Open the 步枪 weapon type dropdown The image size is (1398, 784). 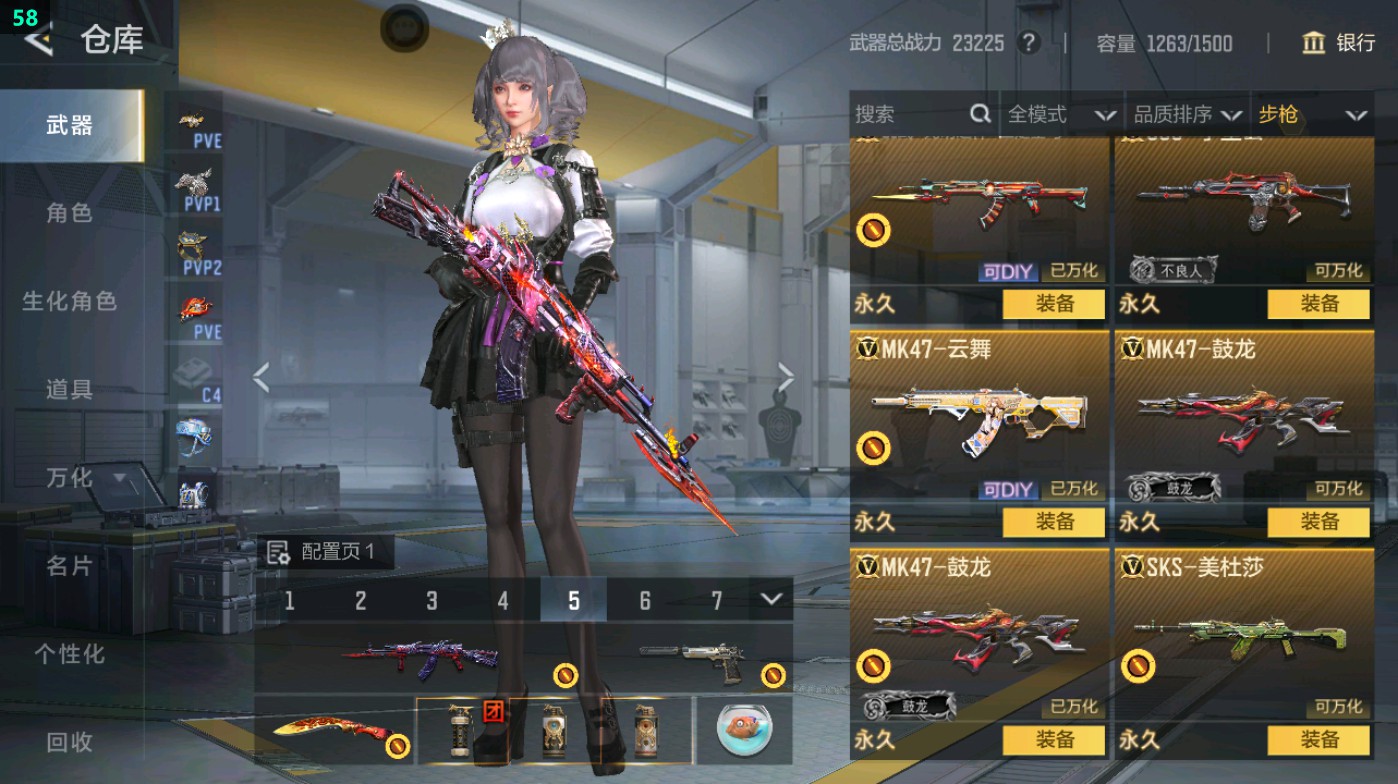(1310, 114)
